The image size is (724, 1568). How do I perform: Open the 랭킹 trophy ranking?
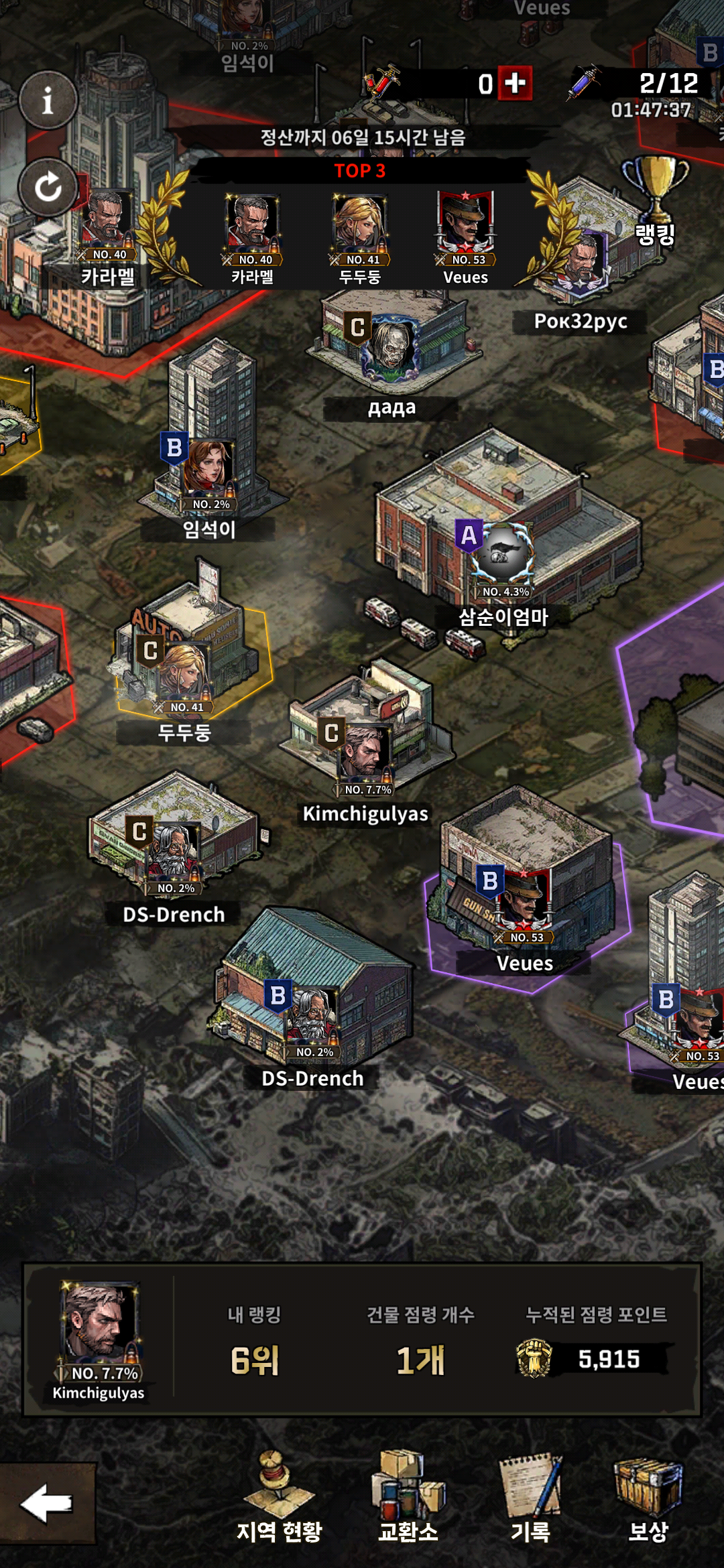point(655,200)
